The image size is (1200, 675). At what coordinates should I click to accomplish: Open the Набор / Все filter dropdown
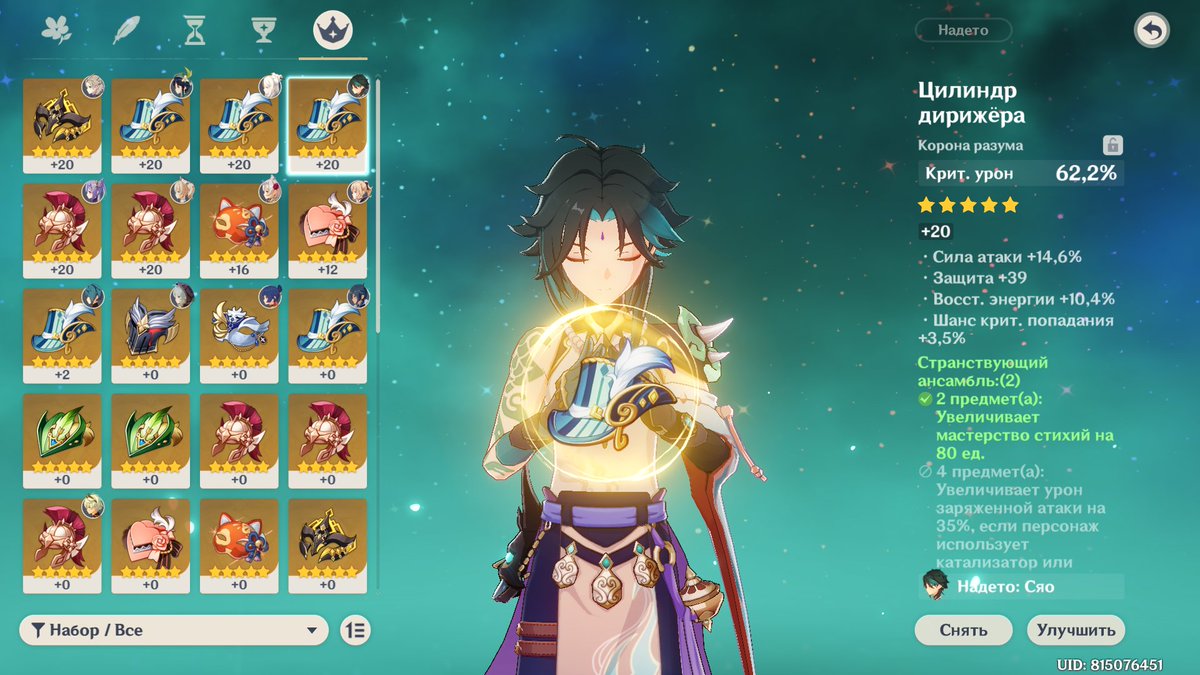173,630
